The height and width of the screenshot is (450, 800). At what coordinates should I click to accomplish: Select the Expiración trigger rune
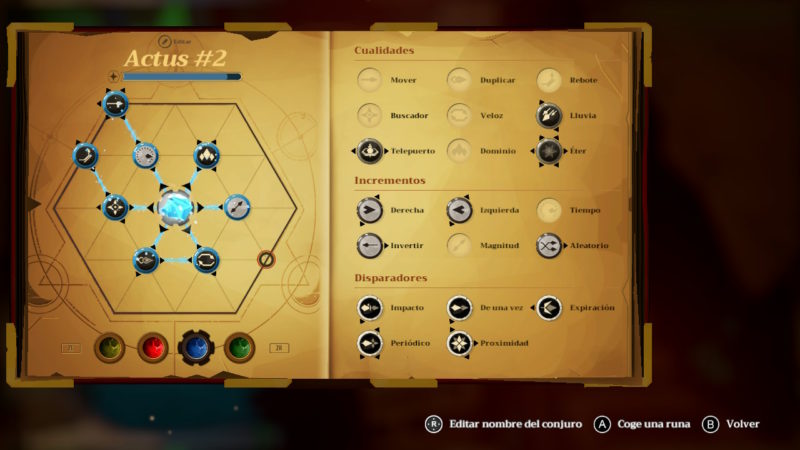(x=548, y=308)
